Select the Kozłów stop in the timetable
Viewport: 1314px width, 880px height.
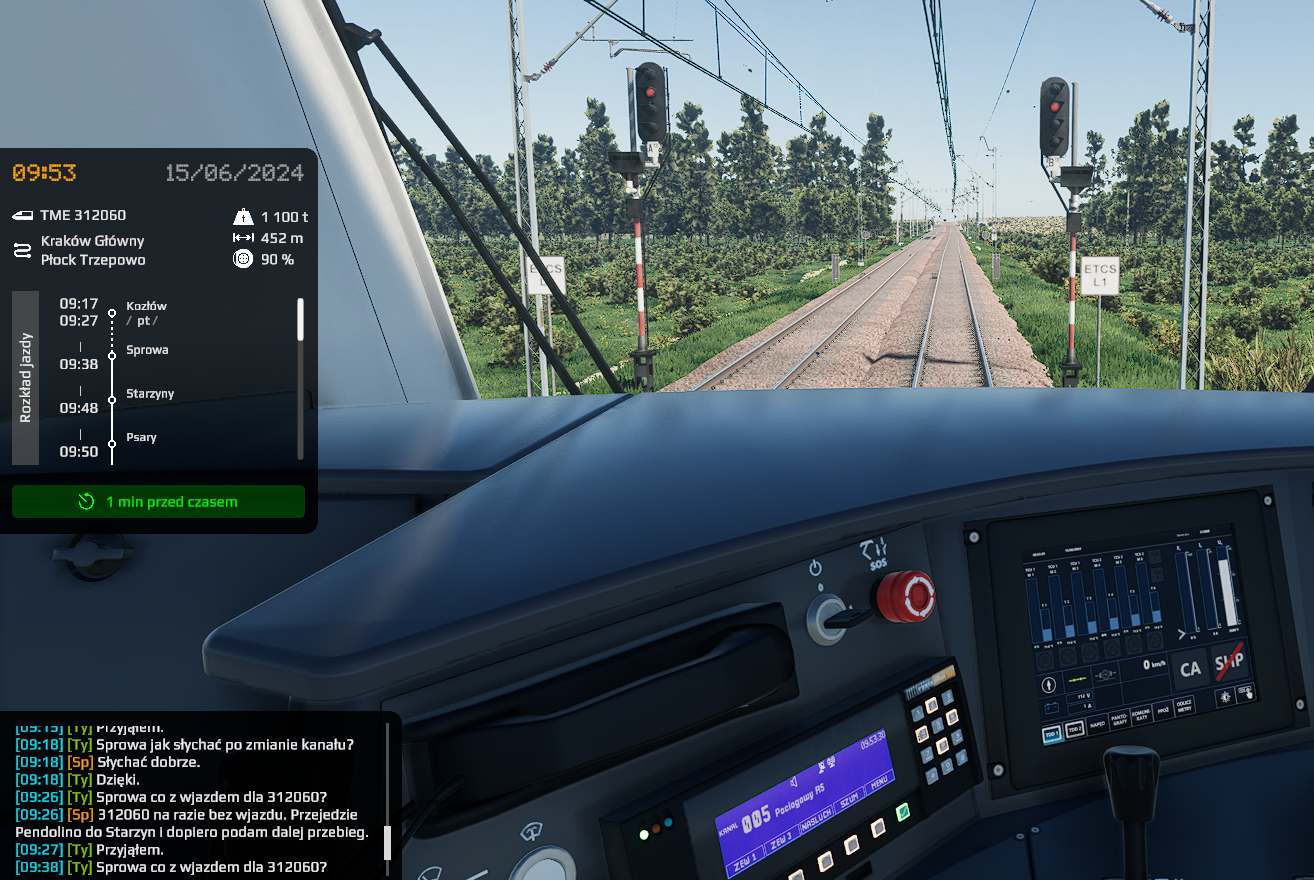(x=146, y=306)
